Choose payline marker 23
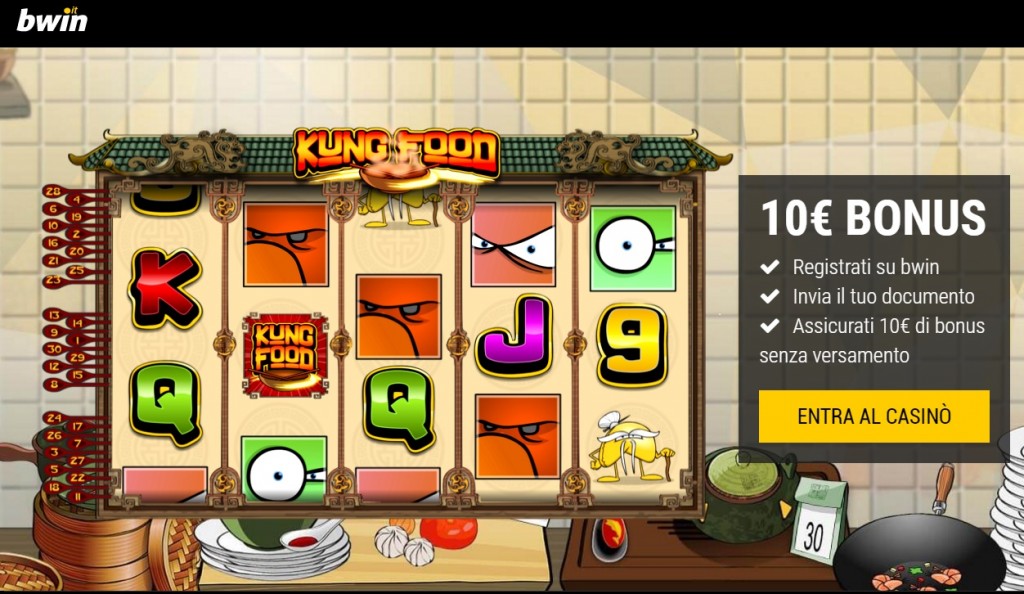1024x594 pixels. (52, 281)
